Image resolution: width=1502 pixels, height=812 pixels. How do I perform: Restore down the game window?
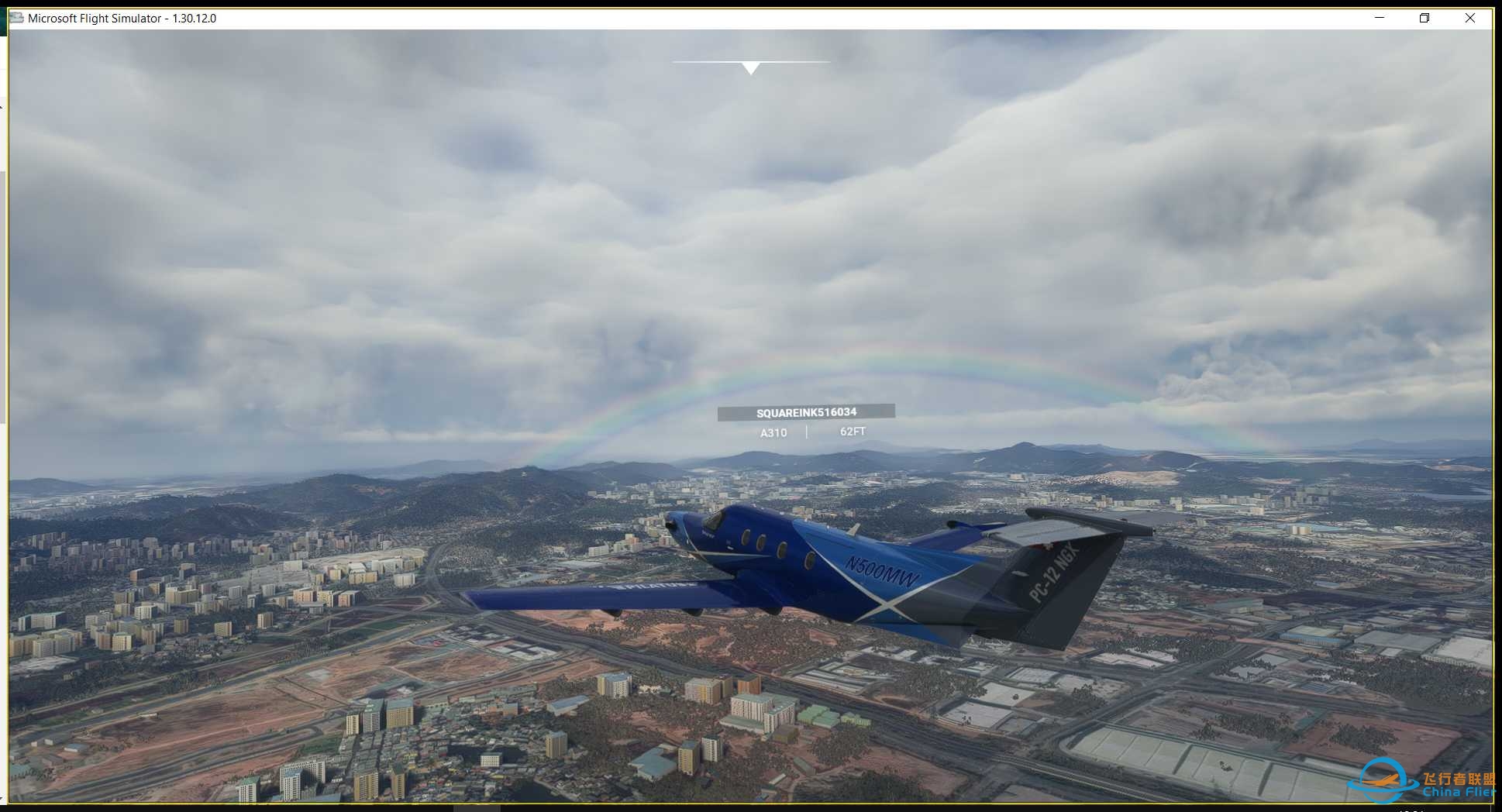click(x=1424, y=18)
